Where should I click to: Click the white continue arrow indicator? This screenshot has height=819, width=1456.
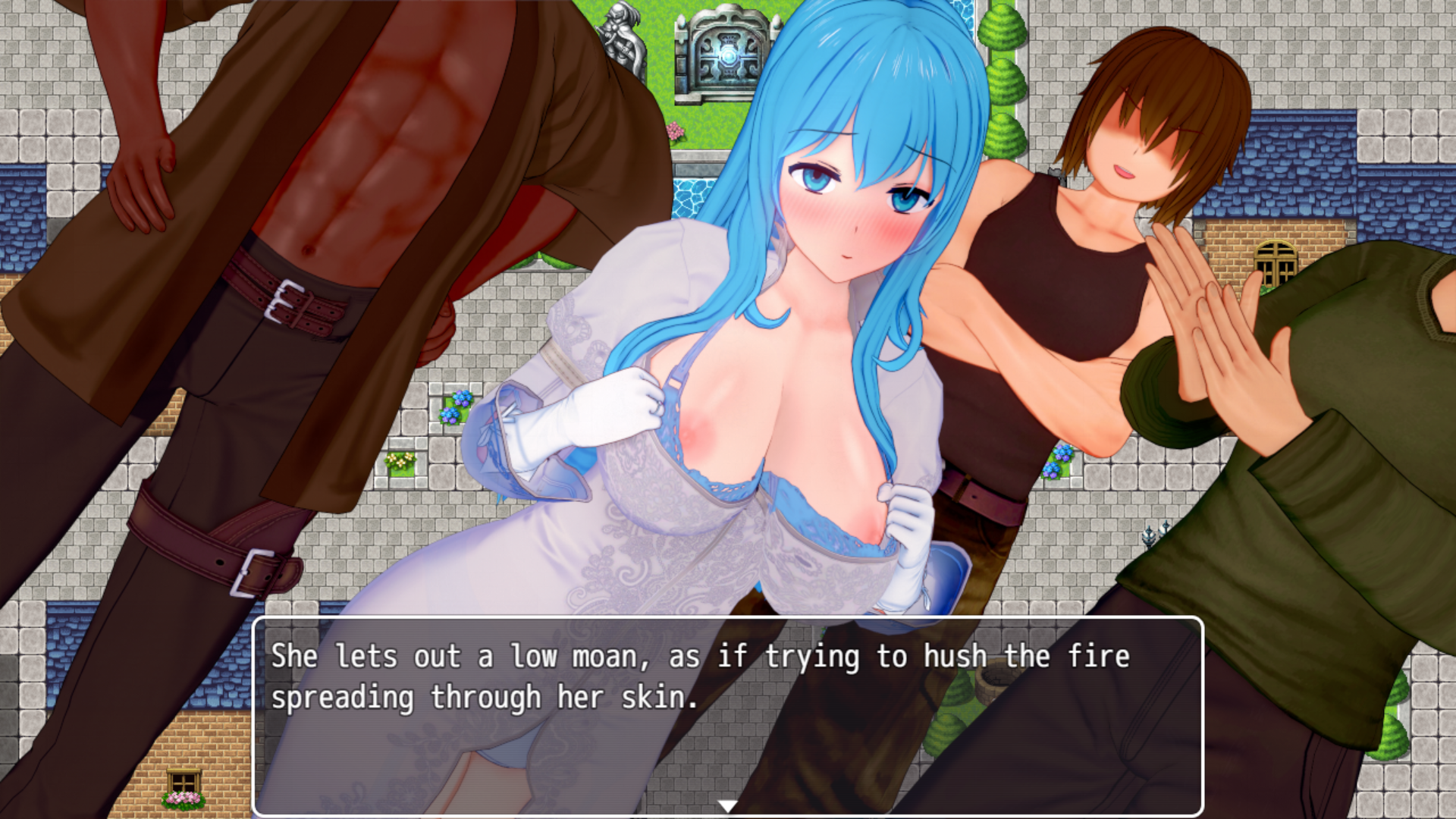(x=728, y=805)
